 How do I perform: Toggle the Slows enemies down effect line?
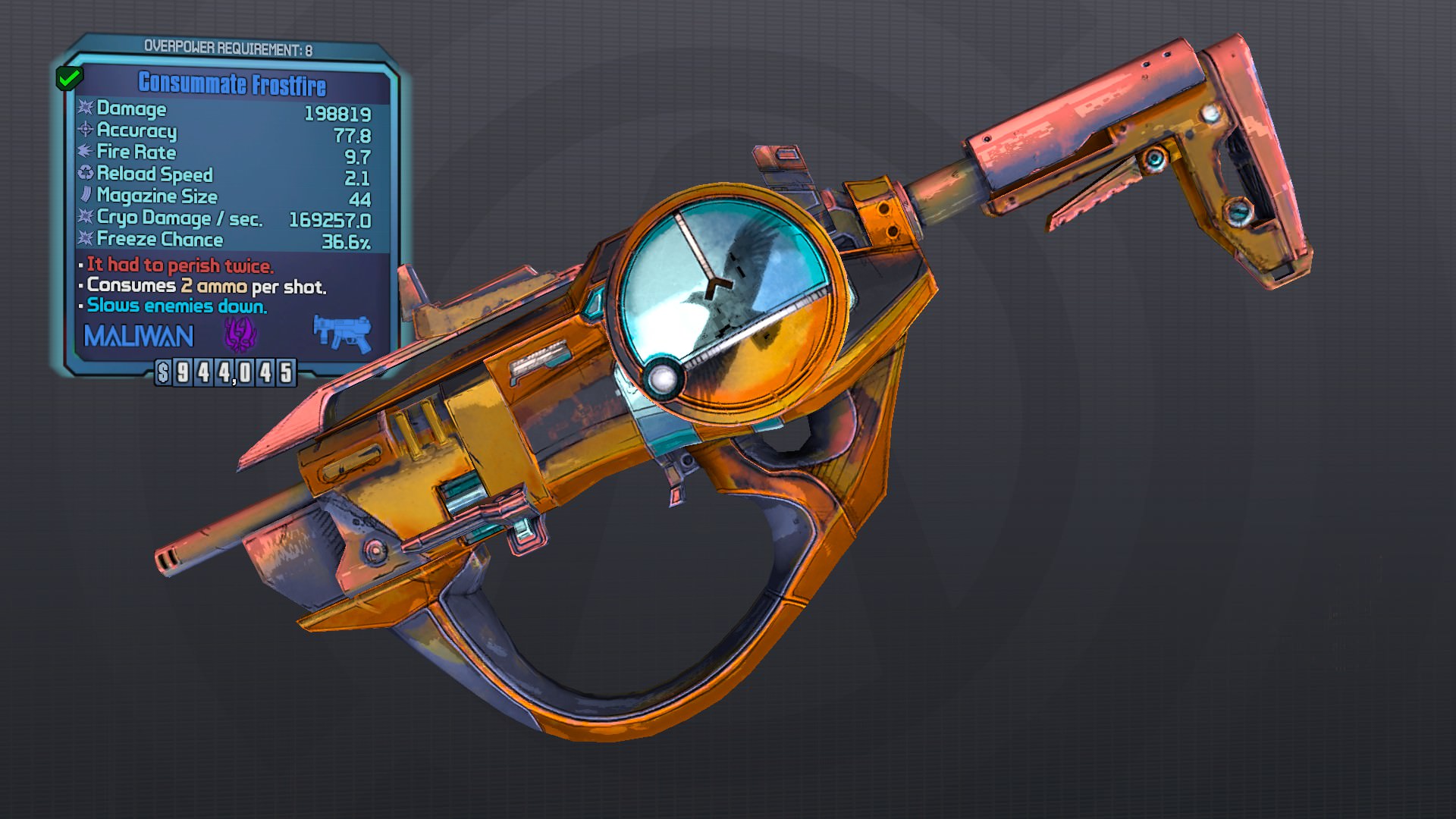click(x=176, y=306)
